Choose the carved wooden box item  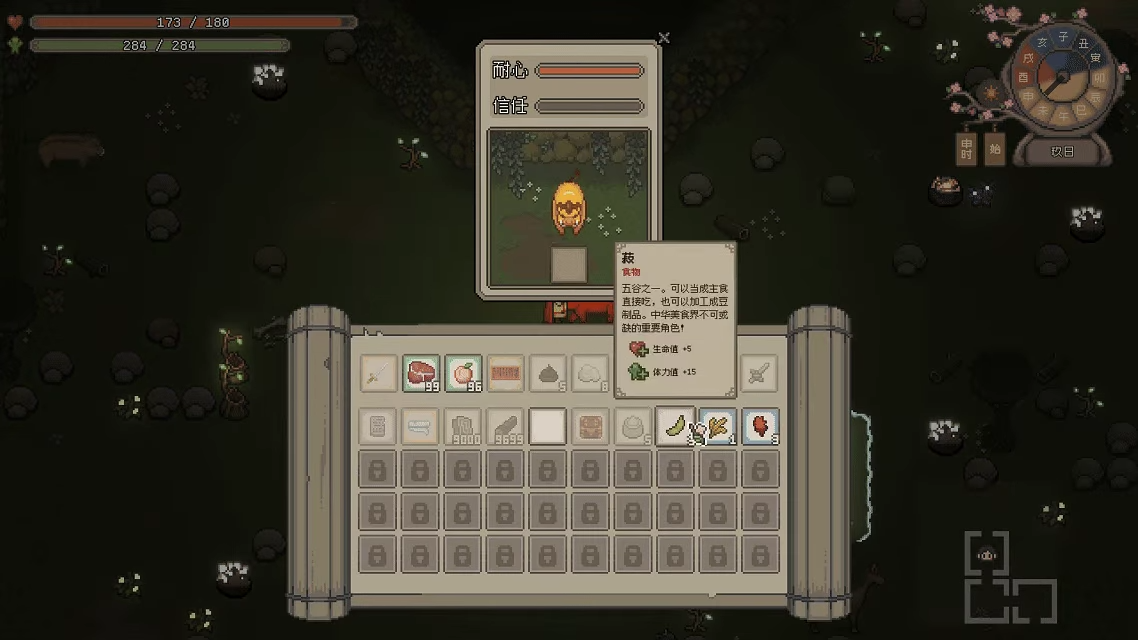click(x=590, y=427)
